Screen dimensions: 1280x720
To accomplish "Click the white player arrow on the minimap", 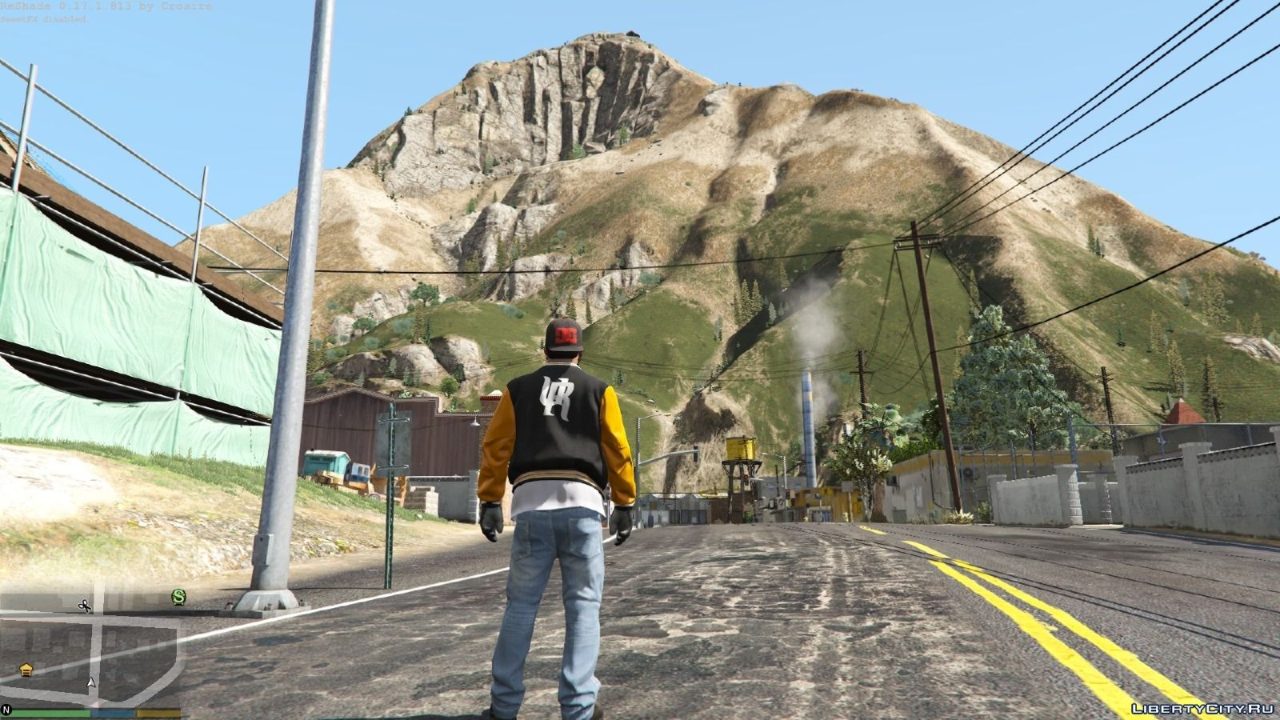I will (x=91, y=683).
